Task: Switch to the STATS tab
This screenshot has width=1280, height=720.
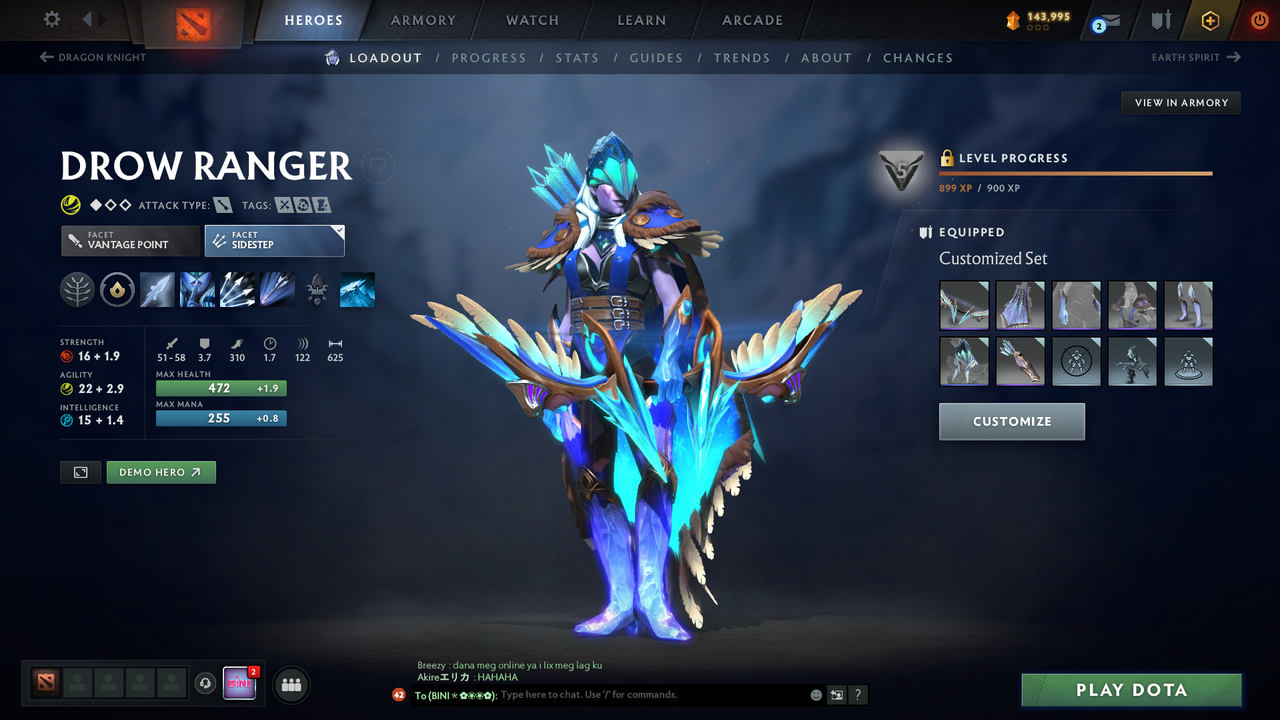Action: point(577,57)
